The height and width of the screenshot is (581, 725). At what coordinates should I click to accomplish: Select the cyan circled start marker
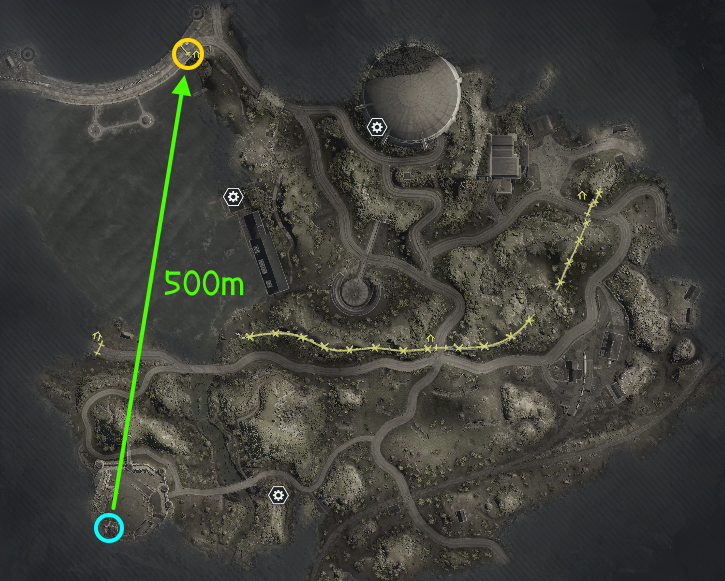pos(109,527)
